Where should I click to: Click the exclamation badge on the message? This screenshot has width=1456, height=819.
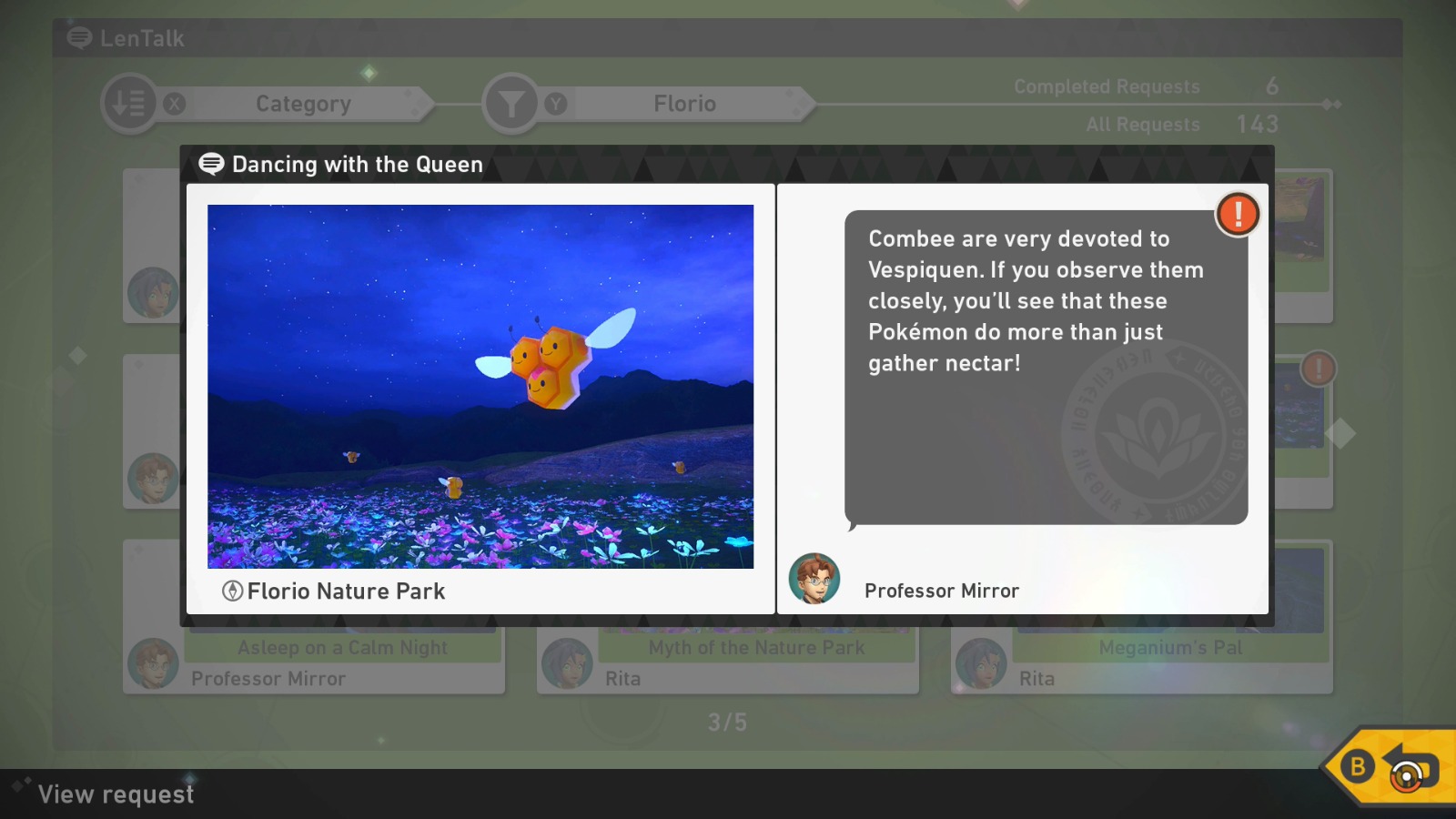pos(1238,214)
